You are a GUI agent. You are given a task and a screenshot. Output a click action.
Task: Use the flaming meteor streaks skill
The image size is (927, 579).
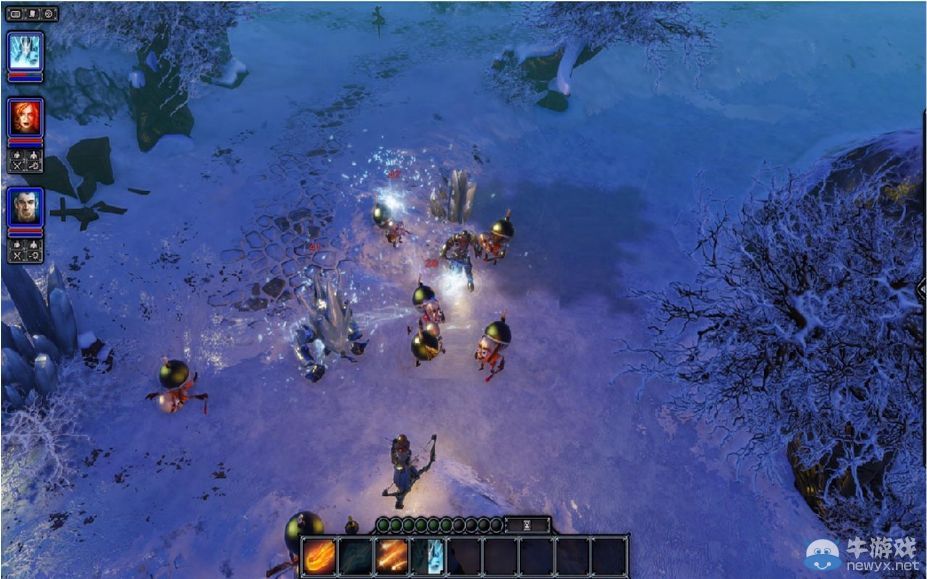point(392,555)
